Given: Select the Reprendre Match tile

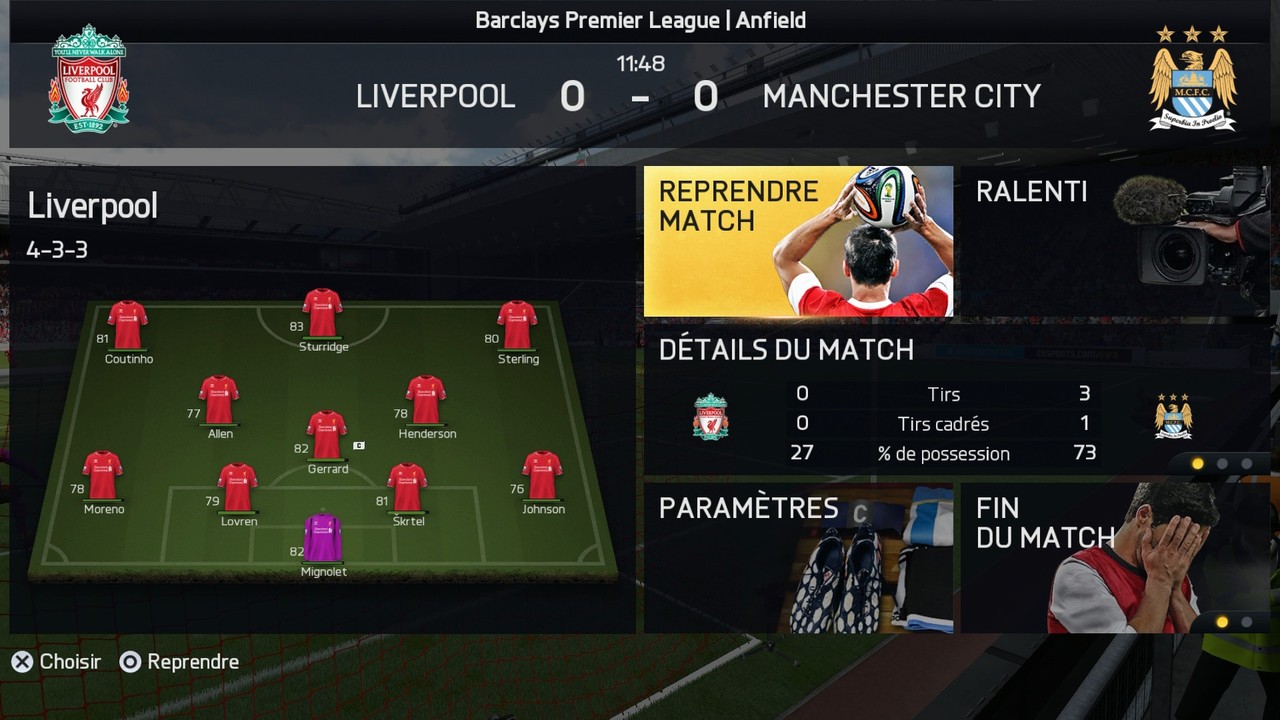Looking at the screenshot, I should (798, 241).
